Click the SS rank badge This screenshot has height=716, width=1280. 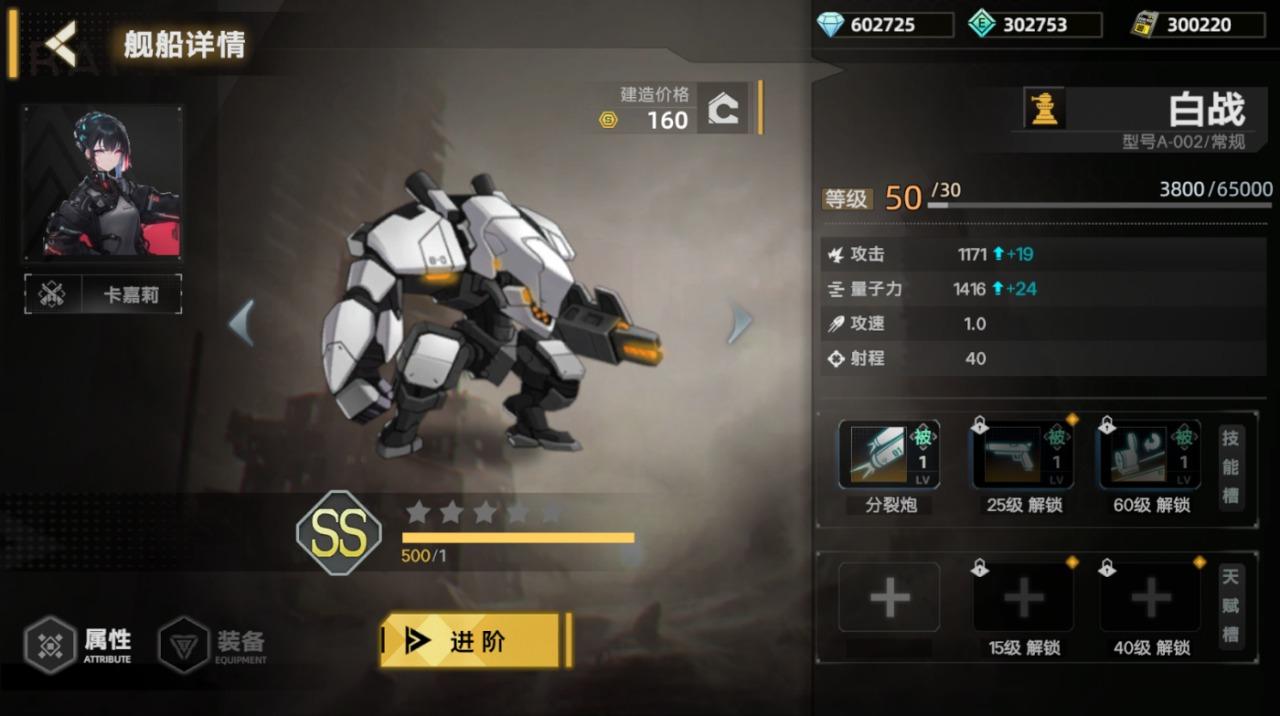339,533
